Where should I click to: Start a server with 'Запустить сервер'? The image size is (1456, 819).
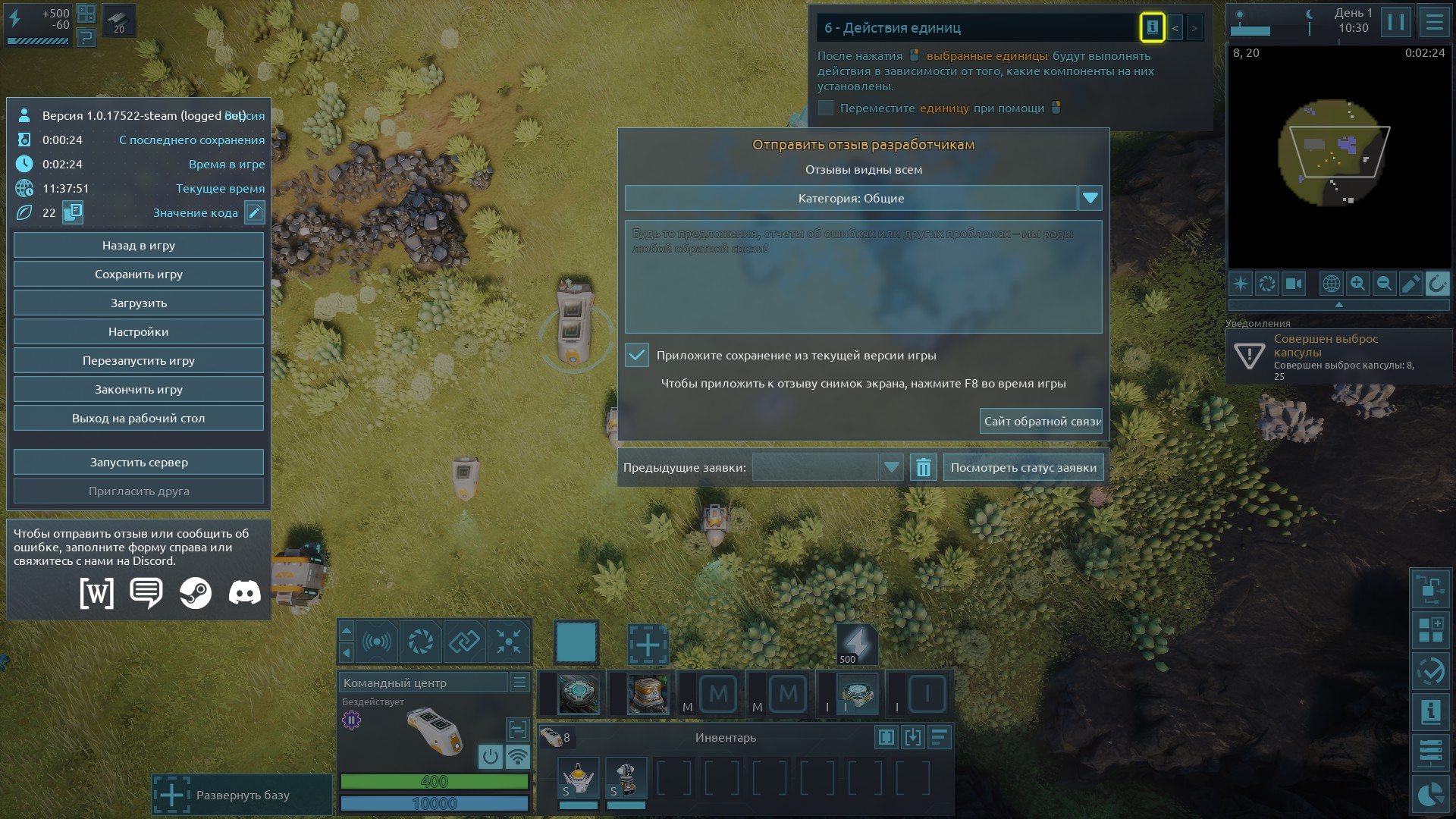139,463
